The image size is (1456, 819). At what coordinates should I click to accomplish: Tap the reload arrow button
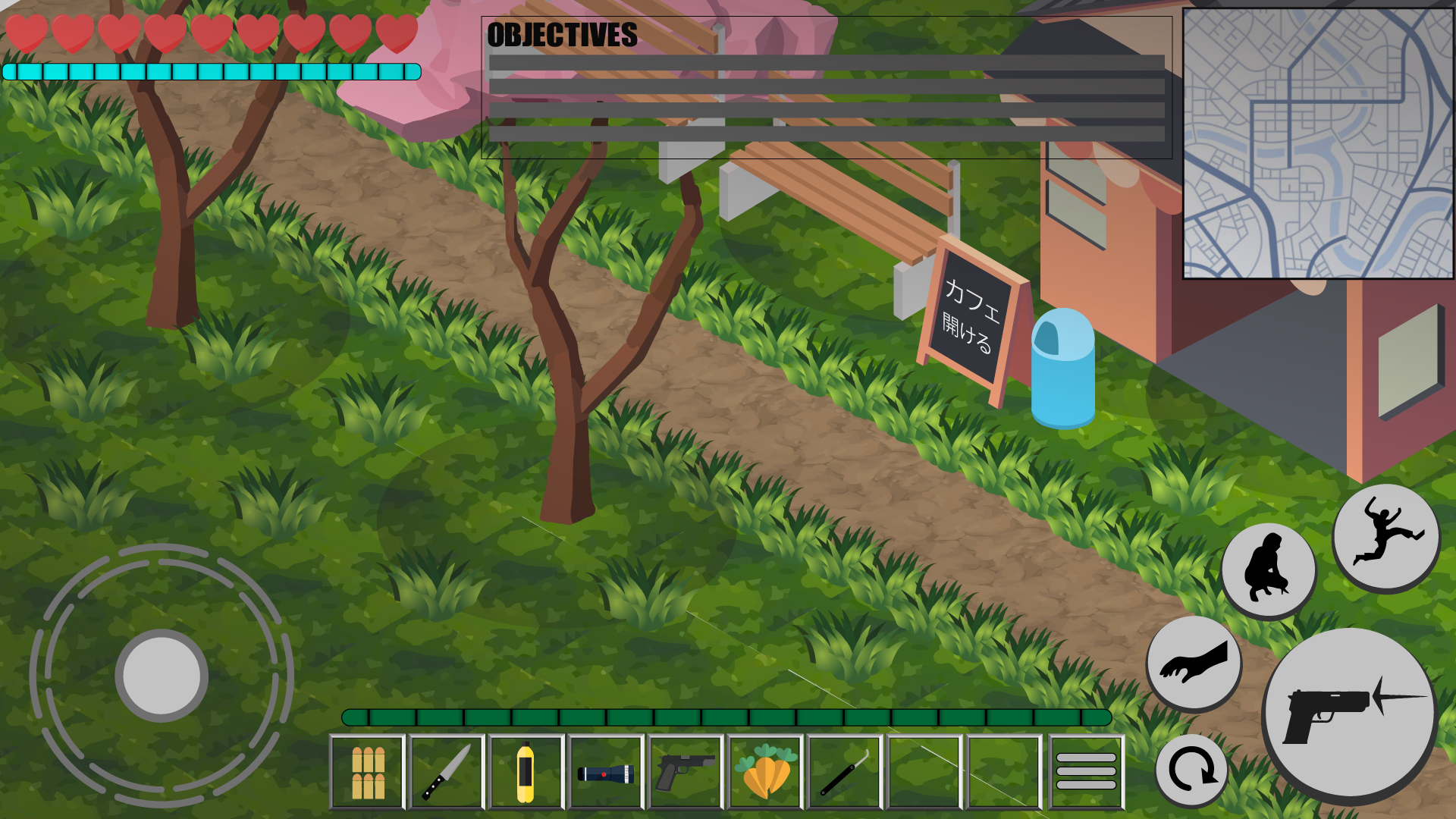pyautogui.click(x=1191, y=770)
